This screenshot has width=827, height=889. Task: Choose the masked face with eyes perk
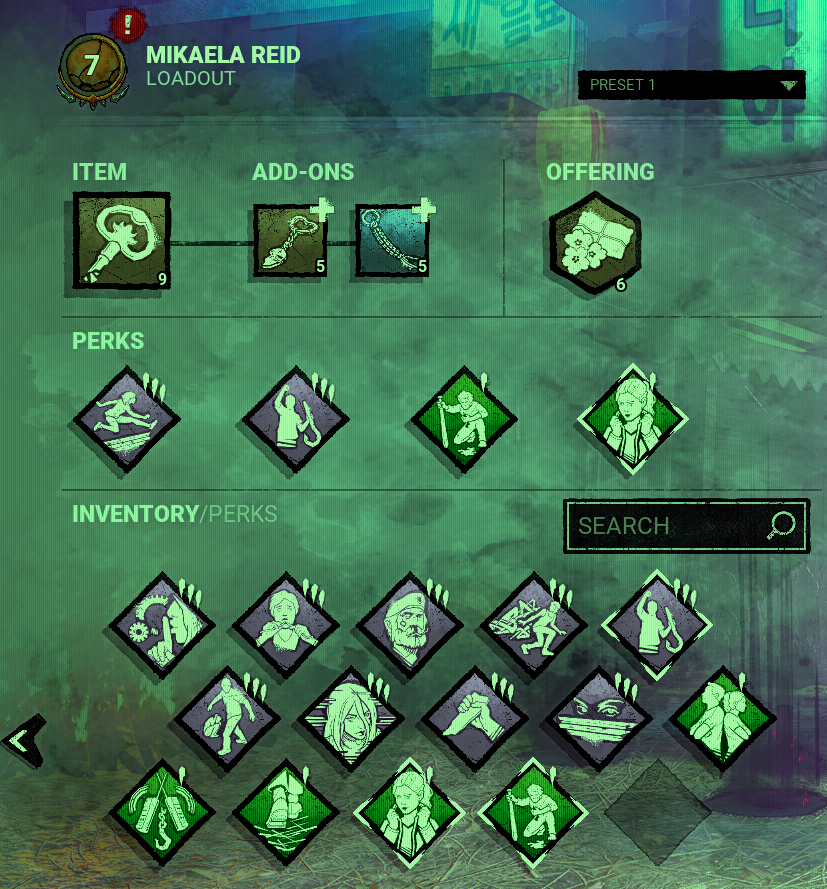click(x=596, y=717)
